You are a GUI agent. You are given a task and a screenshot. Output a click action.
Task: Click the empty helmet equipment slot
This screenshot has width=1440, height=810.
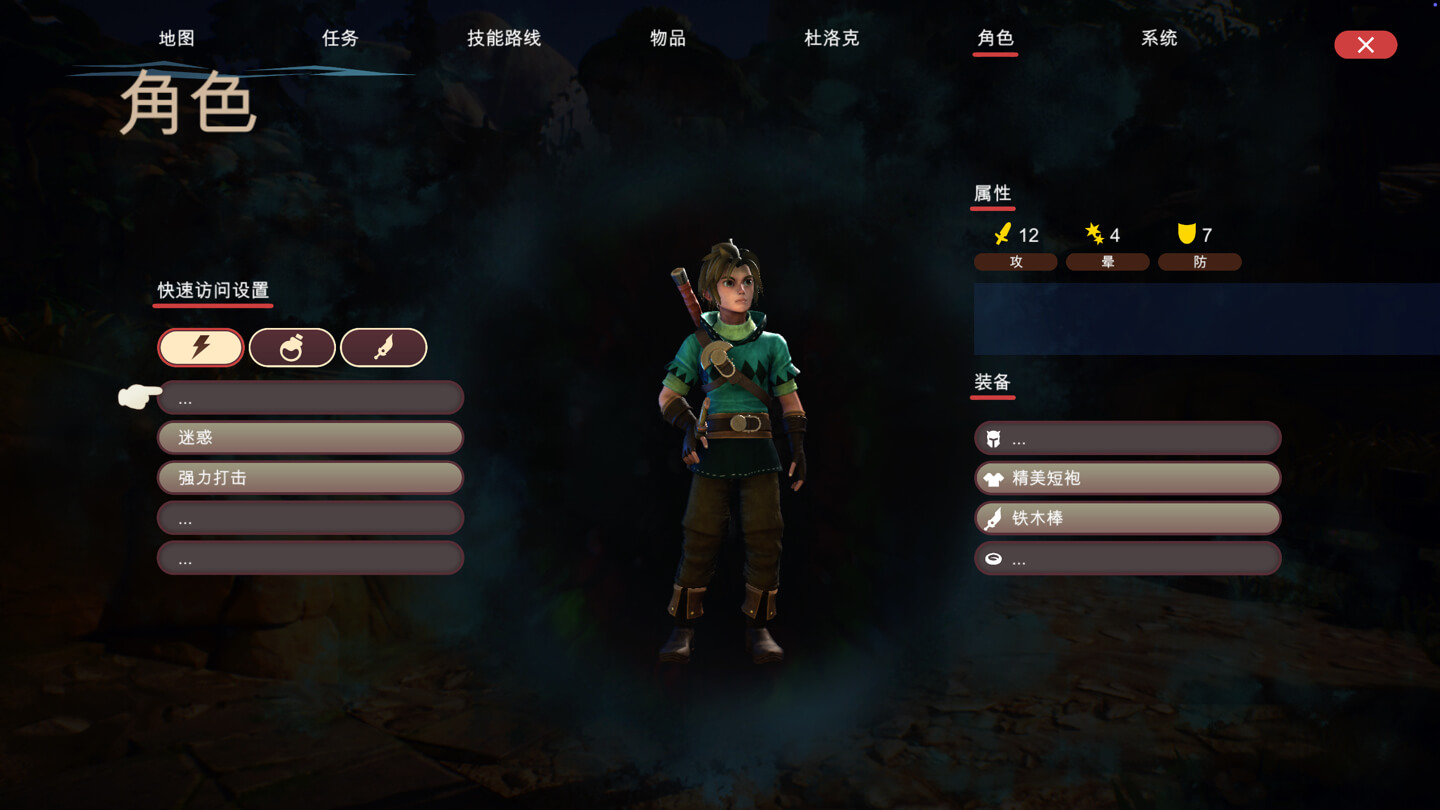point(1127,438)
